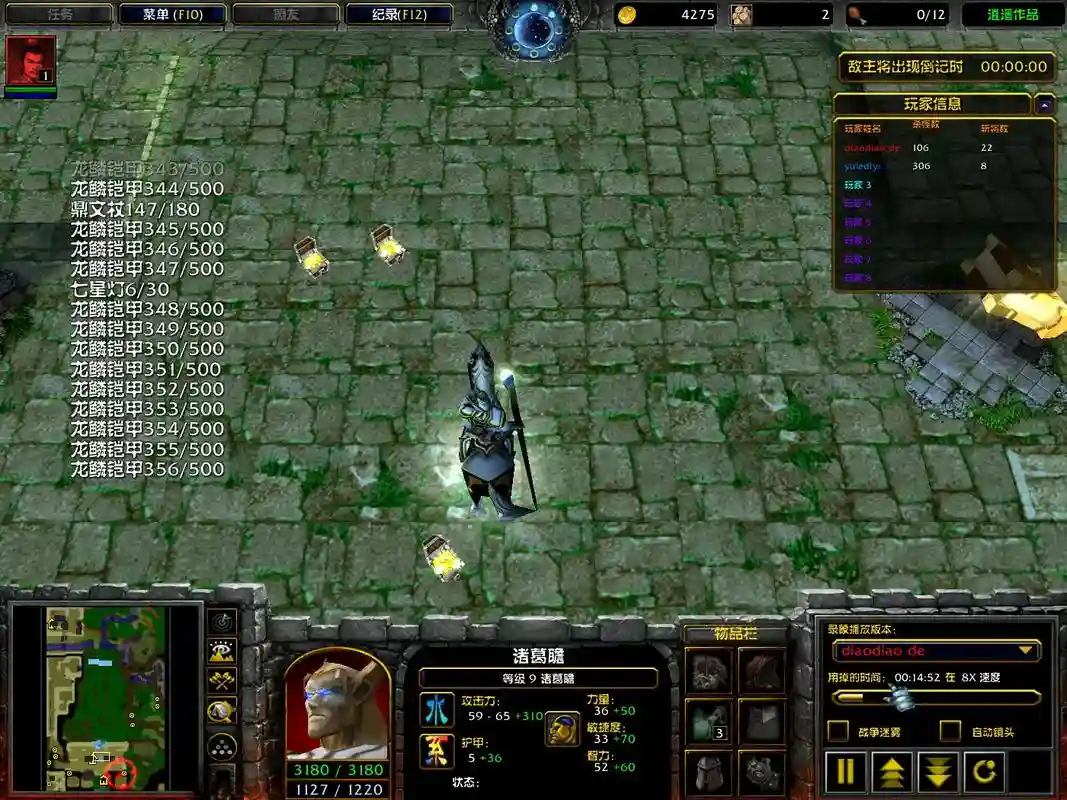Screen dimensions: 1067x800
Task: Toggle minimap ally color mode button
Action: tap(222, 682)
